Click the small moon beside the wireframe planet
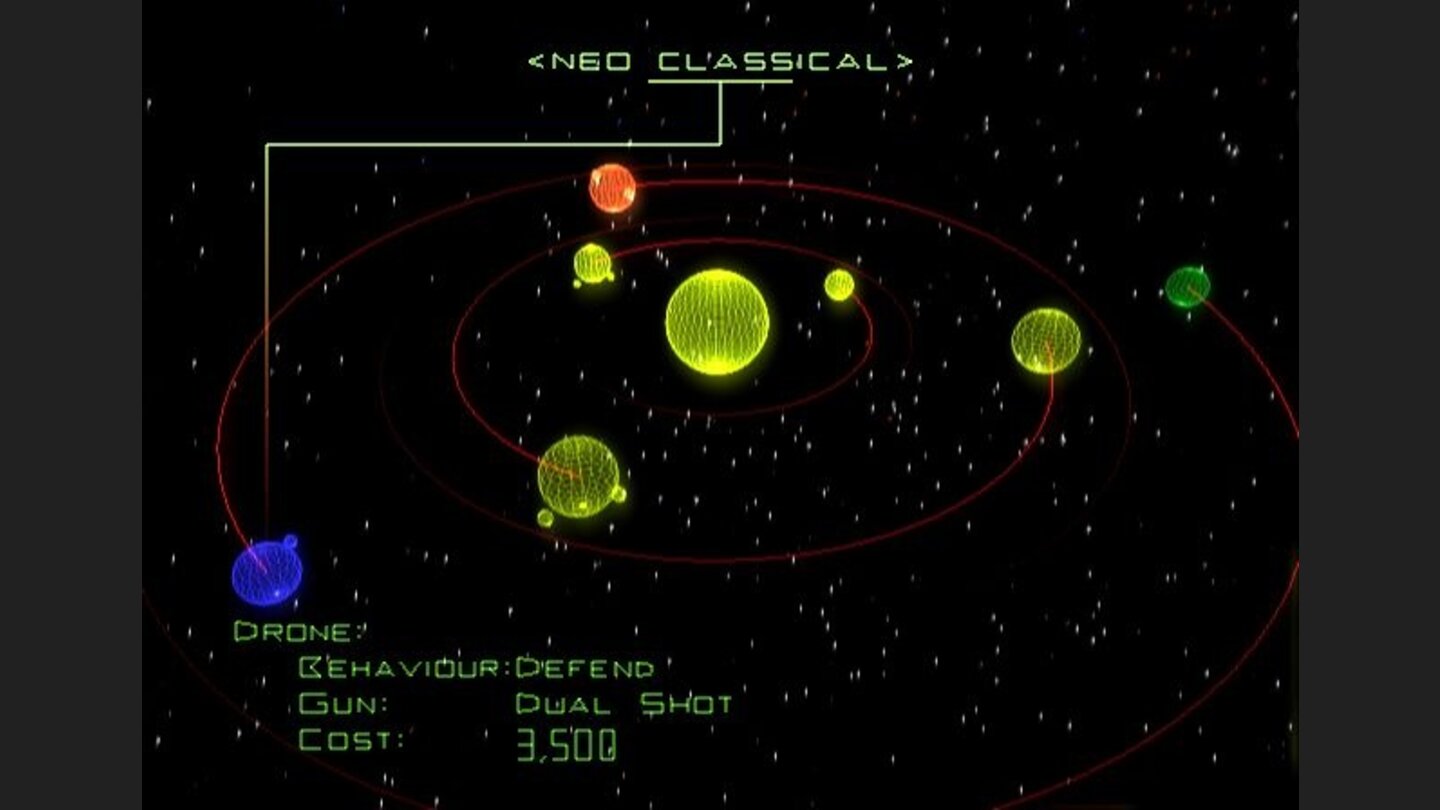 543,519
